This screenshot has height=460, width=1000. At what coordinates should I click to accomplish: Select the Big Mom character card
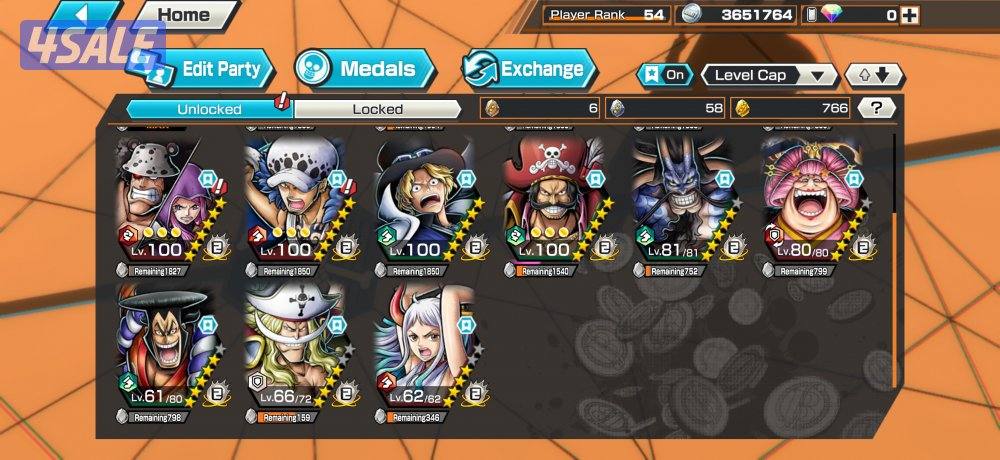(x=809, y=198)
